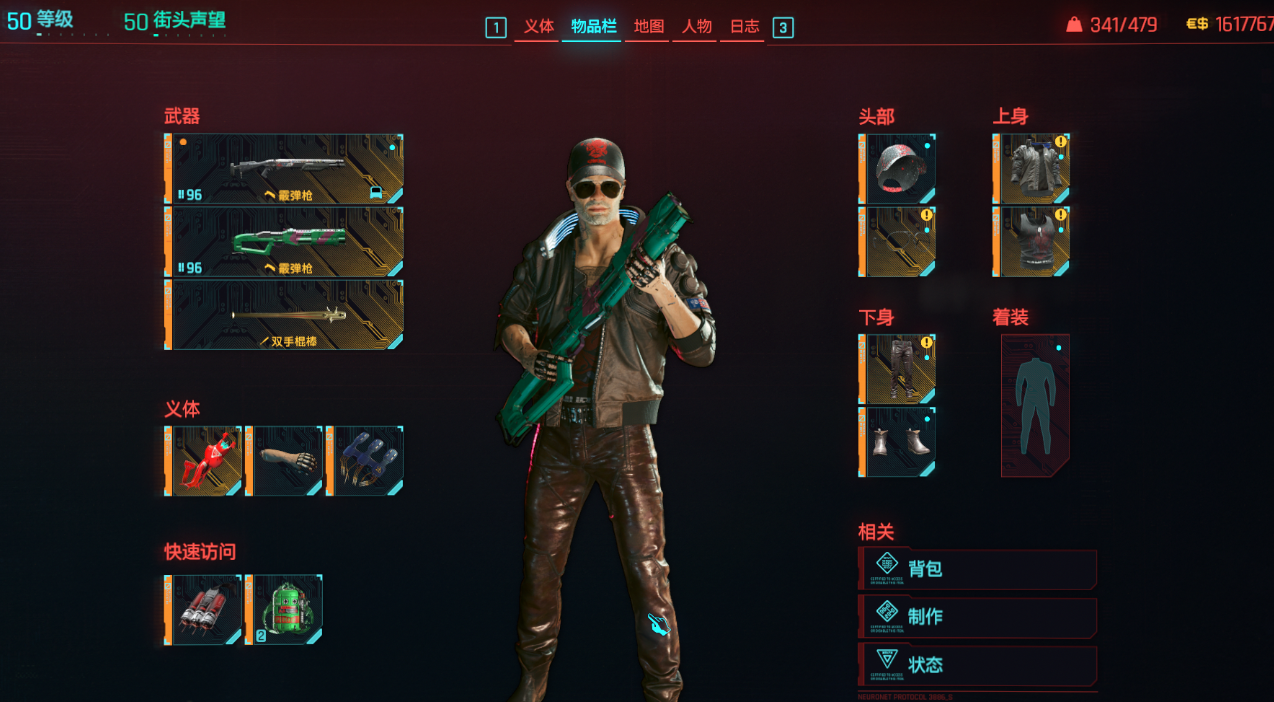
Task: Open the 地图 tab
Action: click(x=649, y=27)
